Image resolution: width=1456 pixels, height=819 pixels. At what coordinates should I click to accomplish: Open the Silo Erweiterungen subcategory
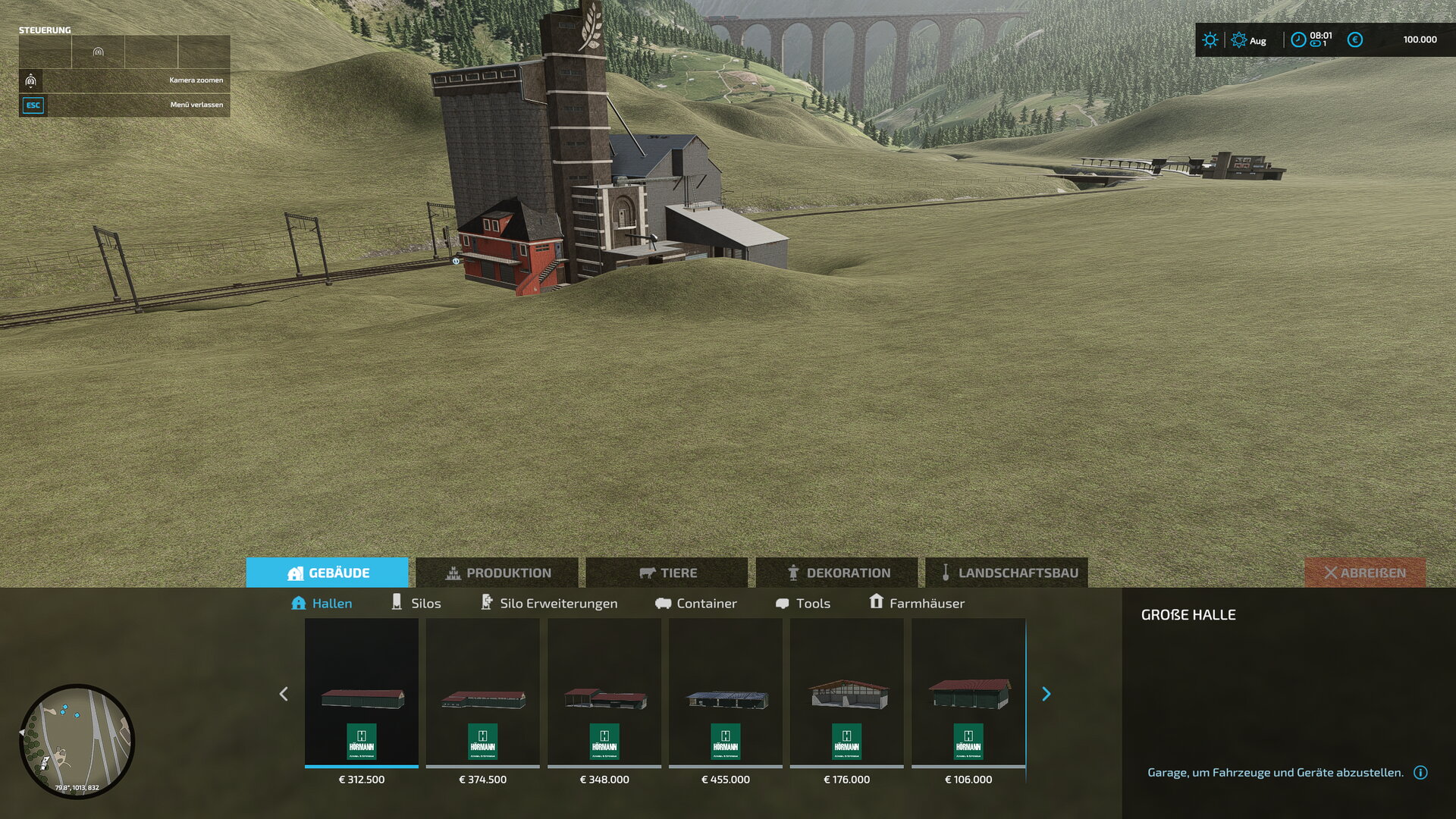click(x=549, y=603)
